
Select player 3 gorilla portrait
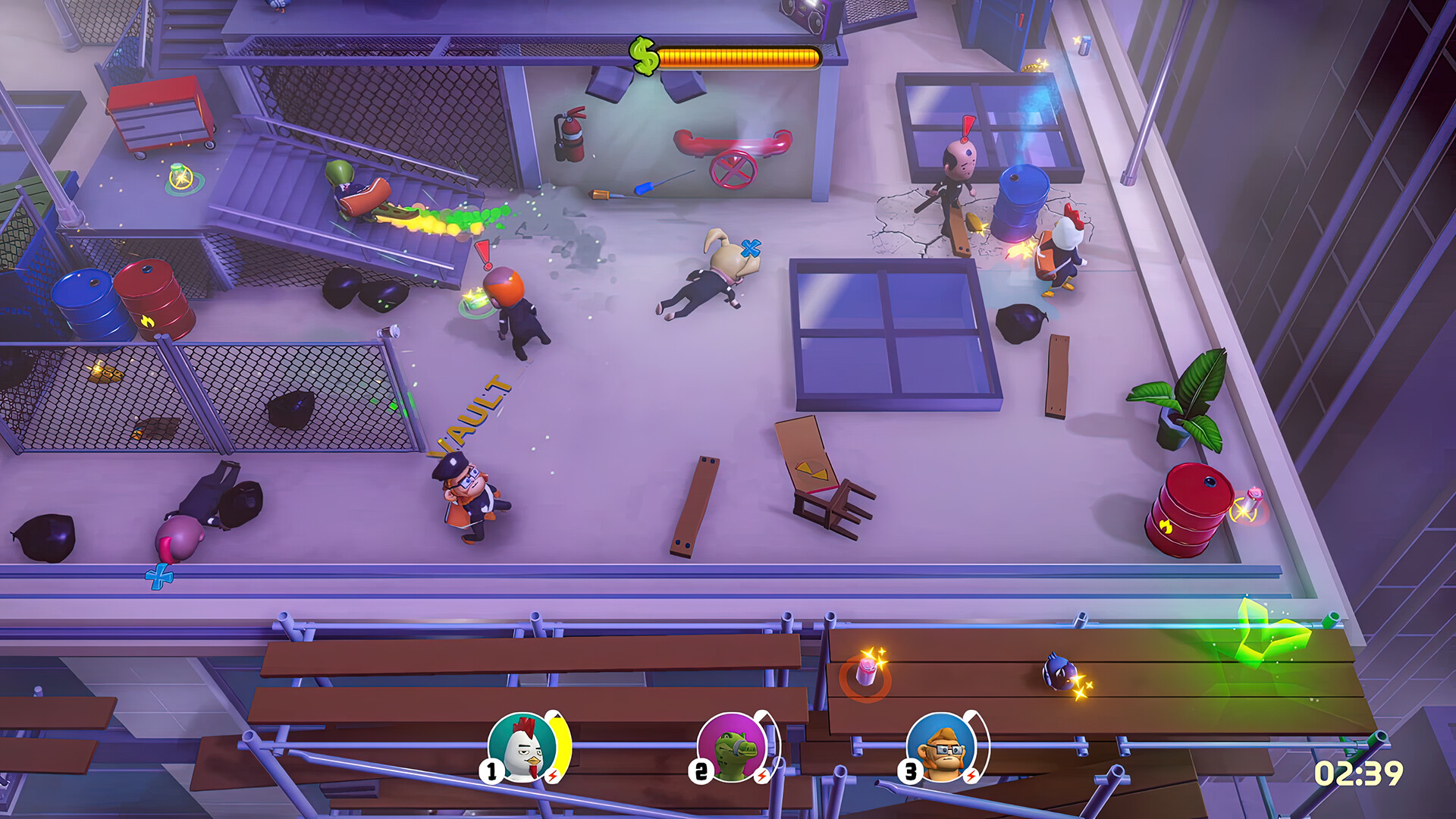tap(942, 747)
